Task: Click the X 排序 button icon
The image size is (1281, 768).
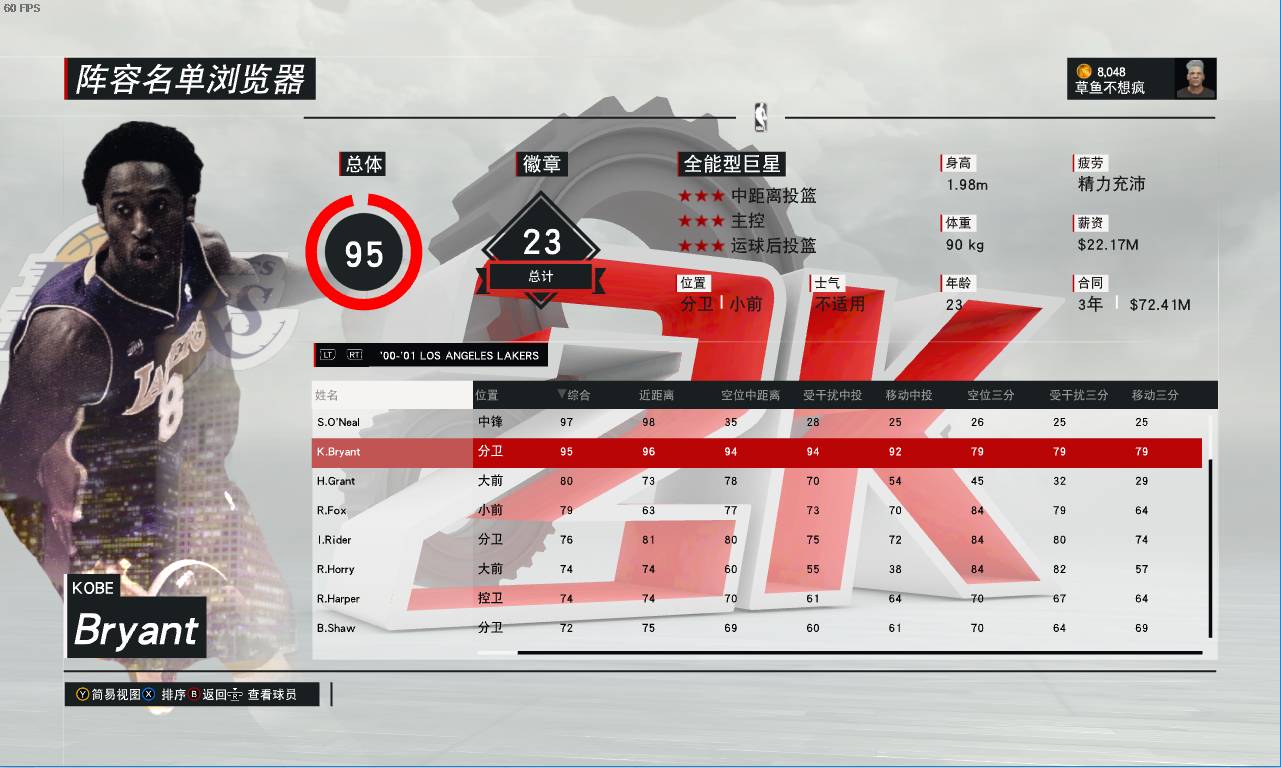Action: [148, 694]
